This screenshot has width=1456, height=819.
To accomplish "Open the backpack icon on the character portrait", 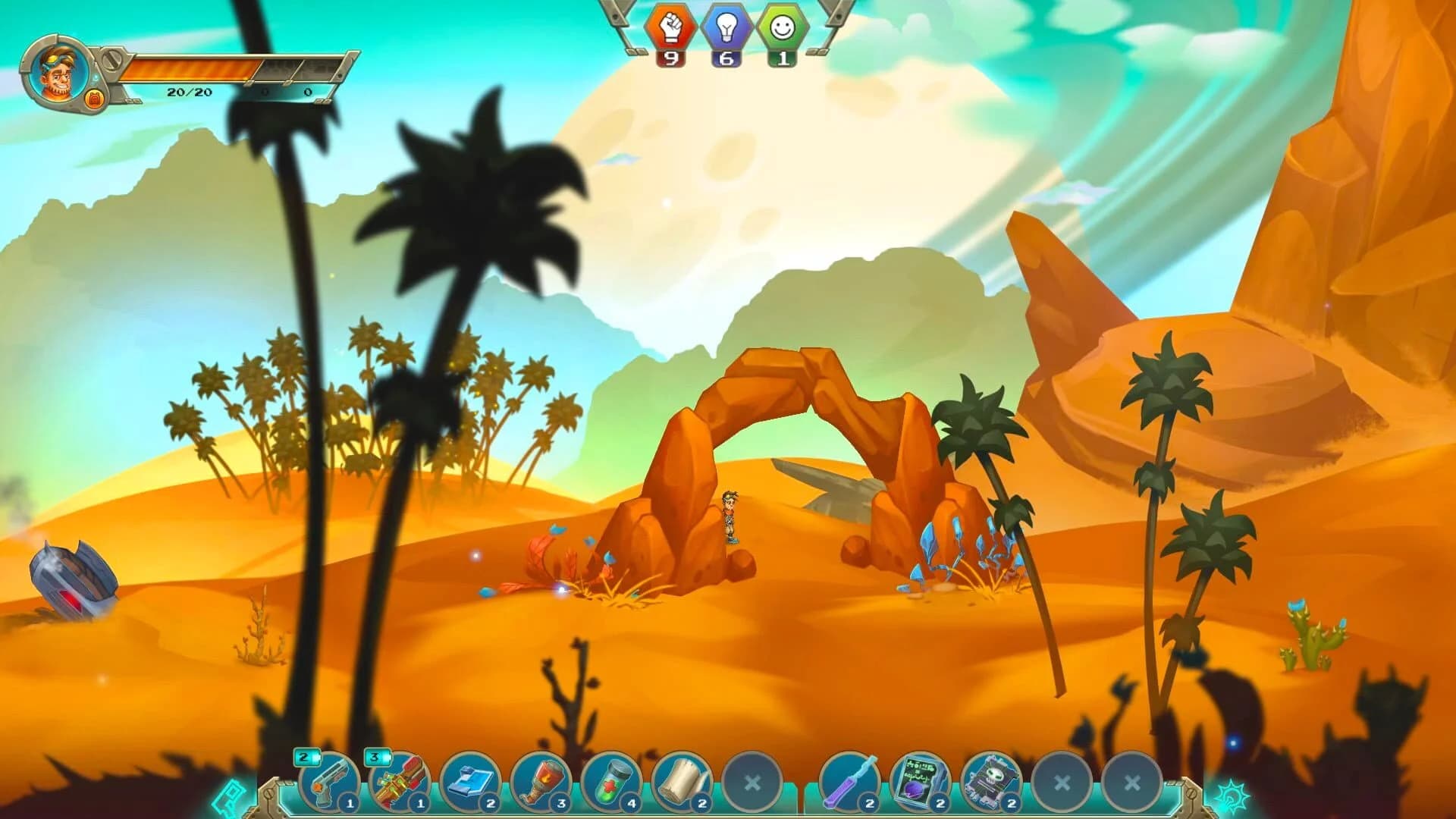I will [94, 97].
